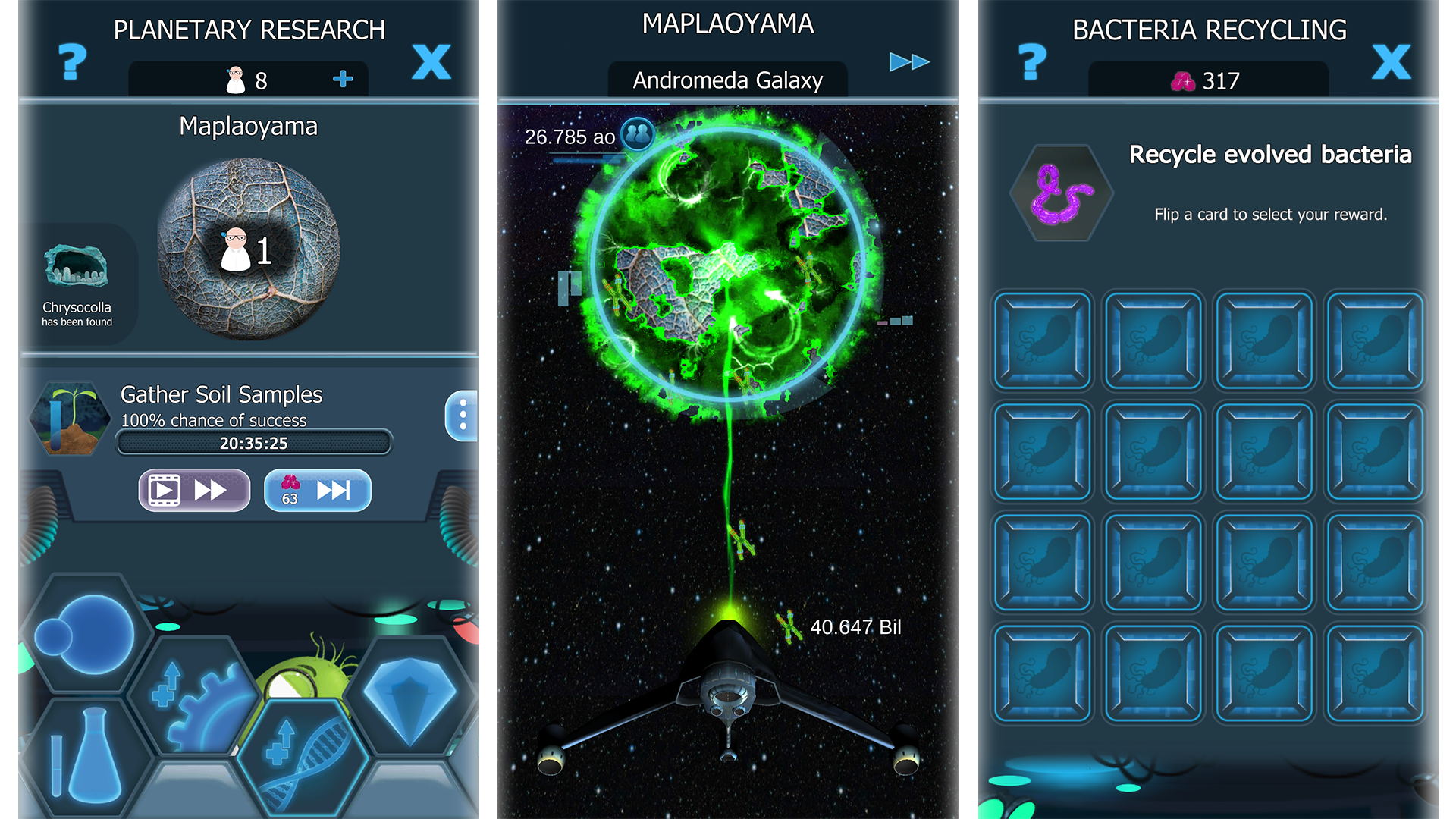This screenshot has width=1456, height=819.
Task: Open the Planetary Research help question mark
Action: (x=71, y=62)
